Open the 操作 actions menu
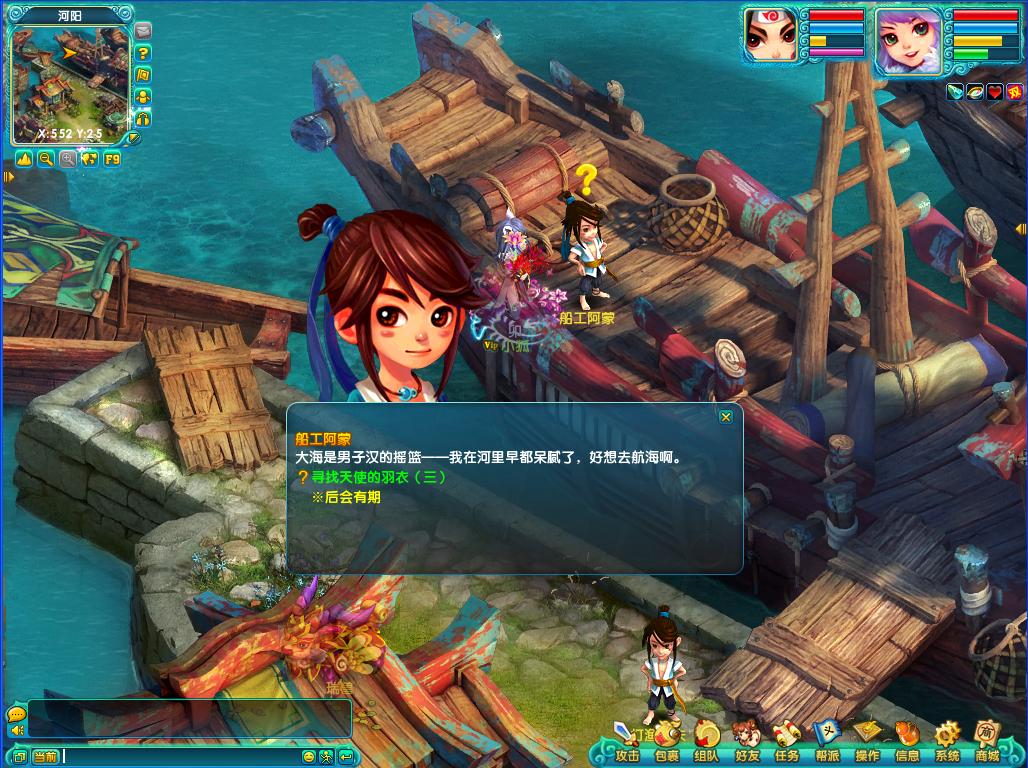1028x768 pixels. pyautogui.click(x=867, y=743)
